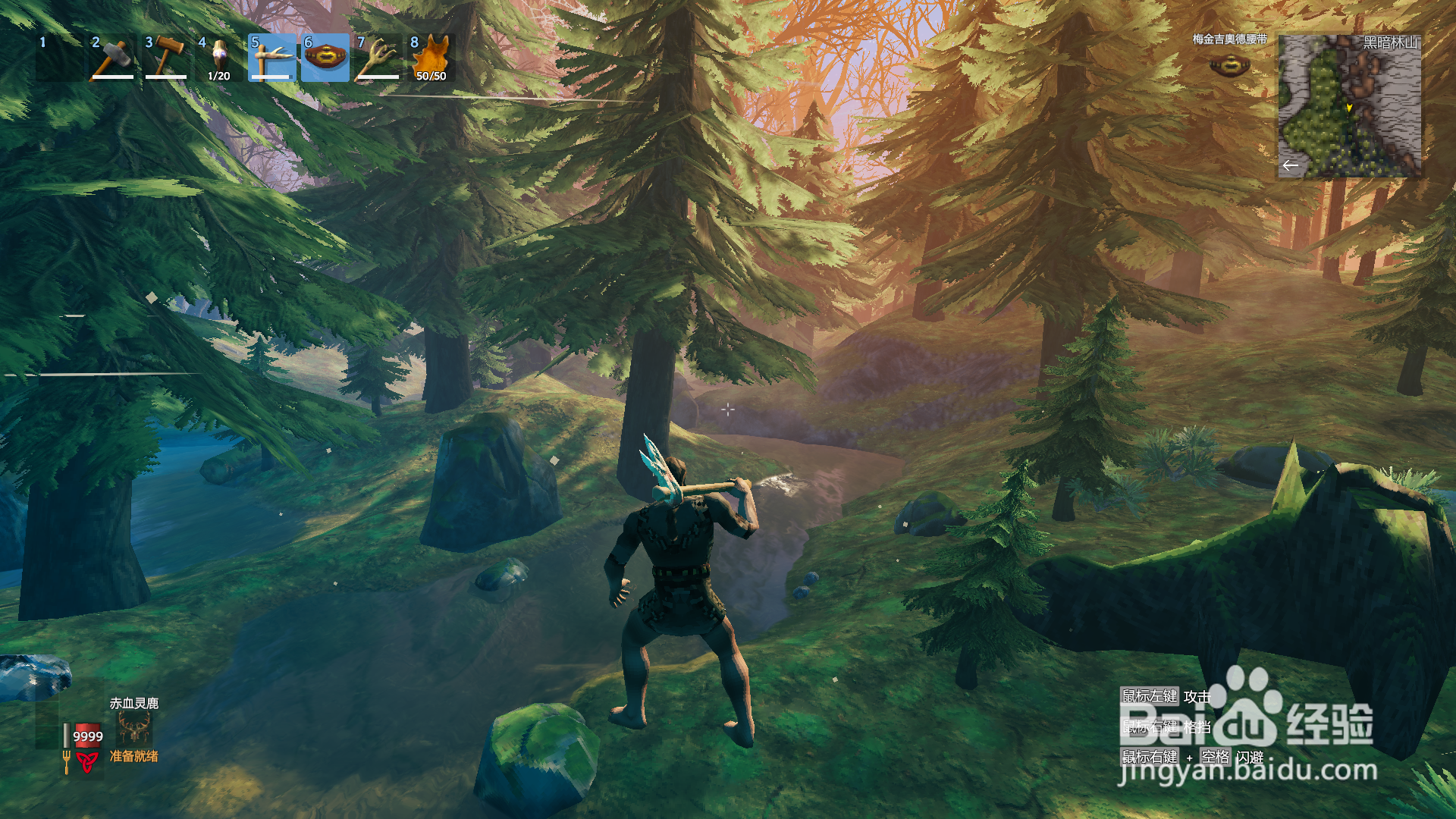The width and height of the screenshot is (1456, 819).
Task: Choose the antler pickaxe hotbar slot
Action: pyautogui.click(x=272, y=57)
